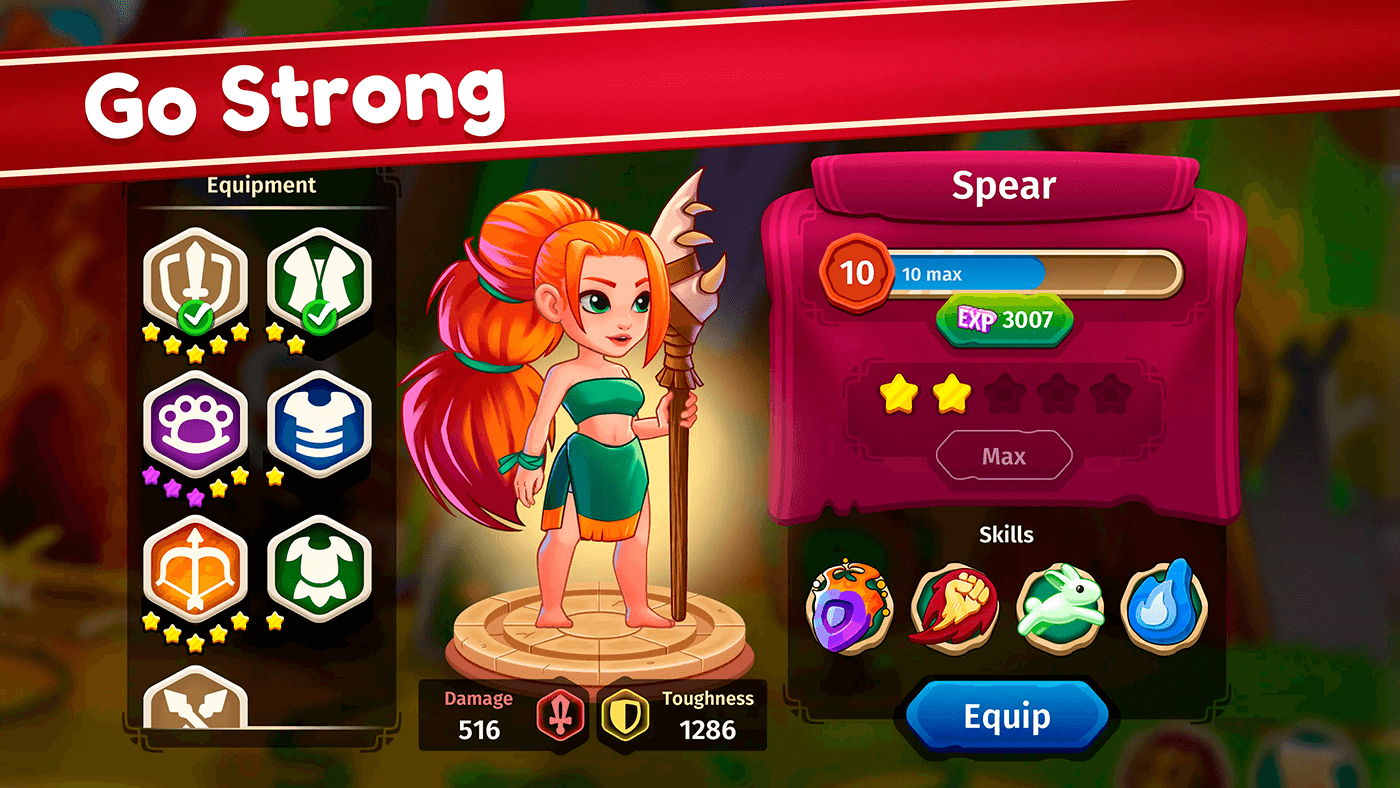This screenshot has height=788, width=1400.
Task: Select the orange bow and arrow slot
Action: [x=195, y=570]
